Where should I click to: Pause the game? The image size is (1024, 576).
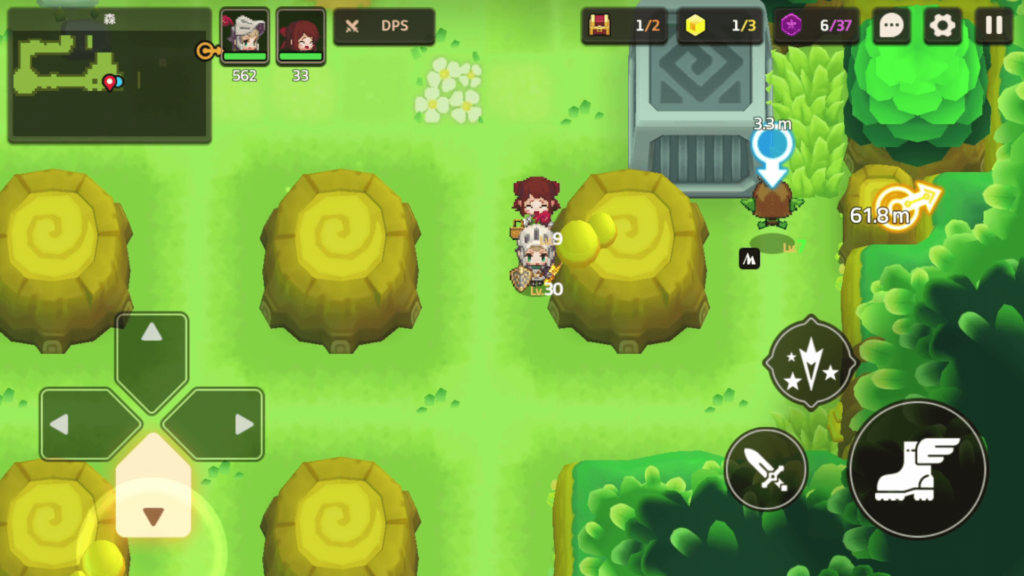point(994,27)
